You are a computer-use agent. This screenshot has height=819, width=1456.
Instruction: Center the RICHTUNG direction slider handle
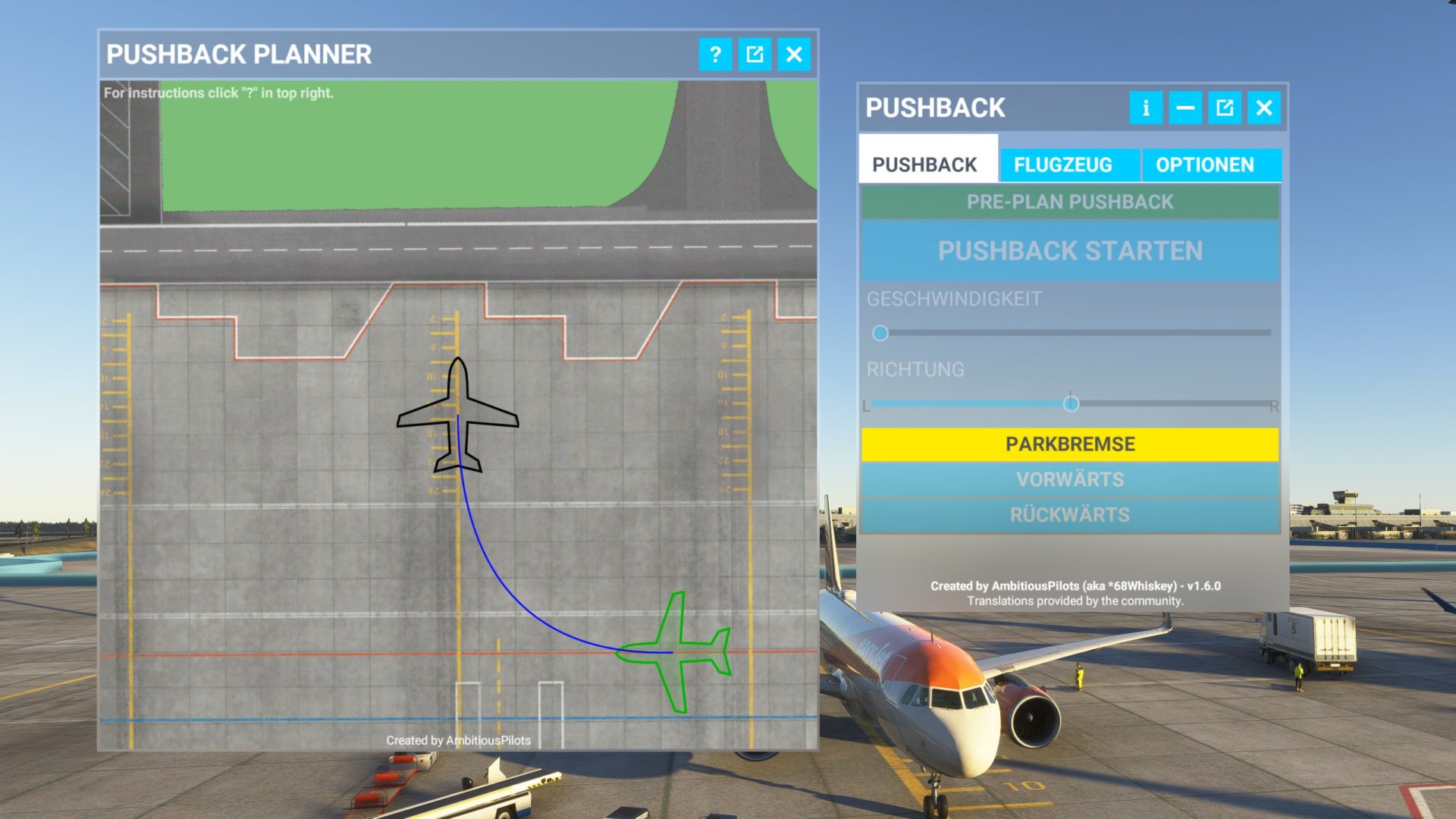(x=1072, y=403)
